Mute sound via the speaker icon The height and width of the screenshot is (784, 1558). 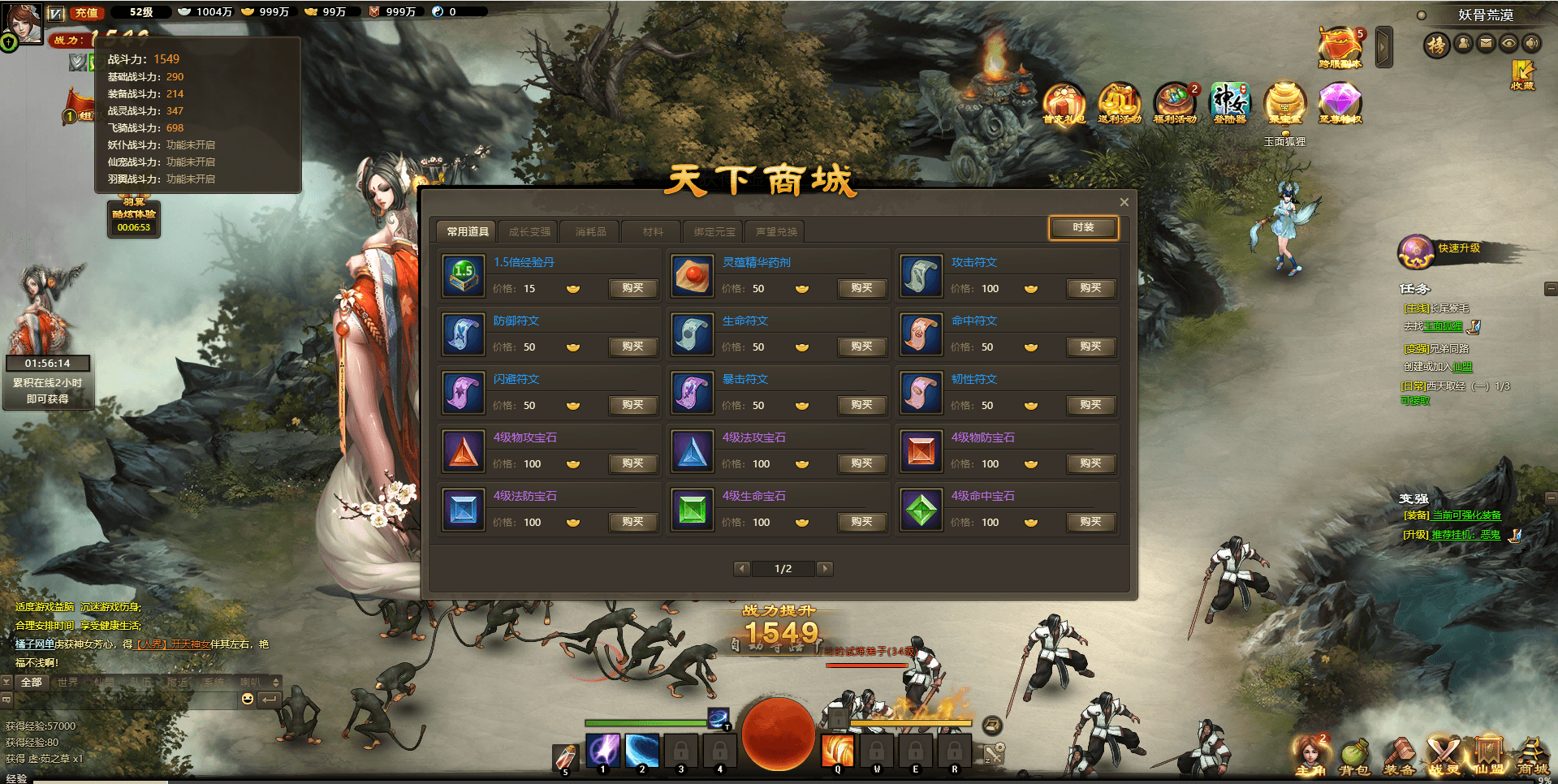click(1533, 45)
